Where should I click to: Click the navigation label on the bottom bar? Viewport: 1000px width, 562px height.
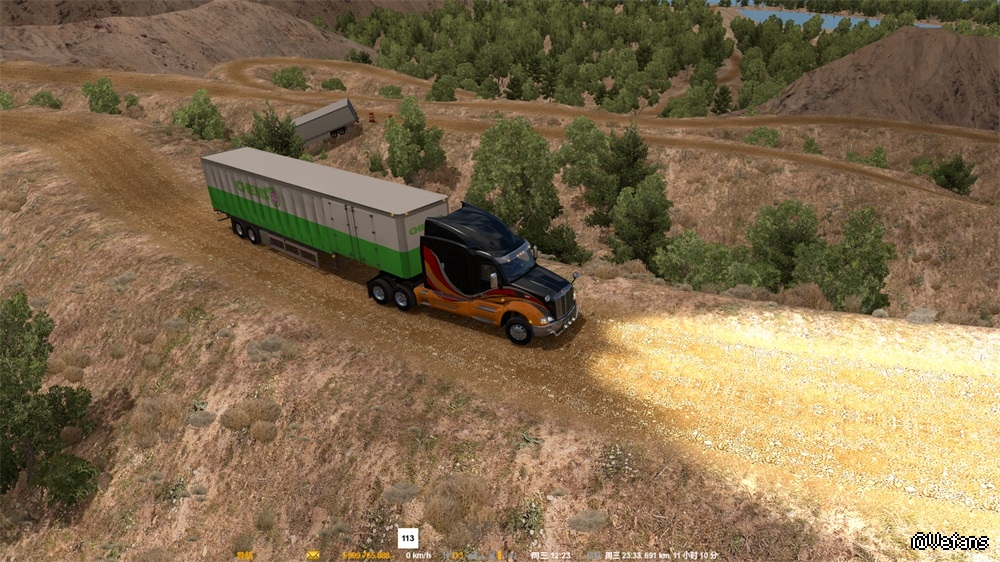click(x=245, y=554)
